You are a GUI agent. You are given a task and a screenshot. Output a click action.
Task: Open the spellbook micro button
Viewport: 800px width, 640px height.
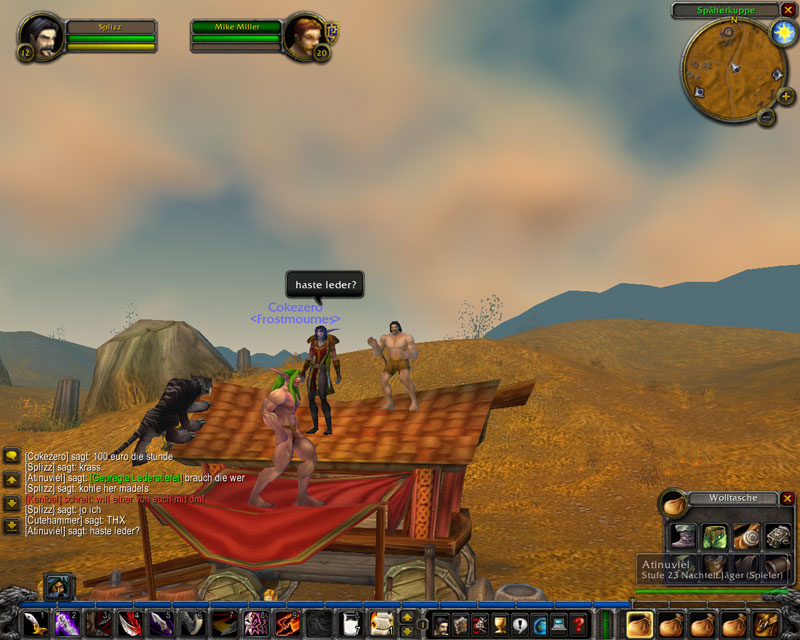coord(461,624)
